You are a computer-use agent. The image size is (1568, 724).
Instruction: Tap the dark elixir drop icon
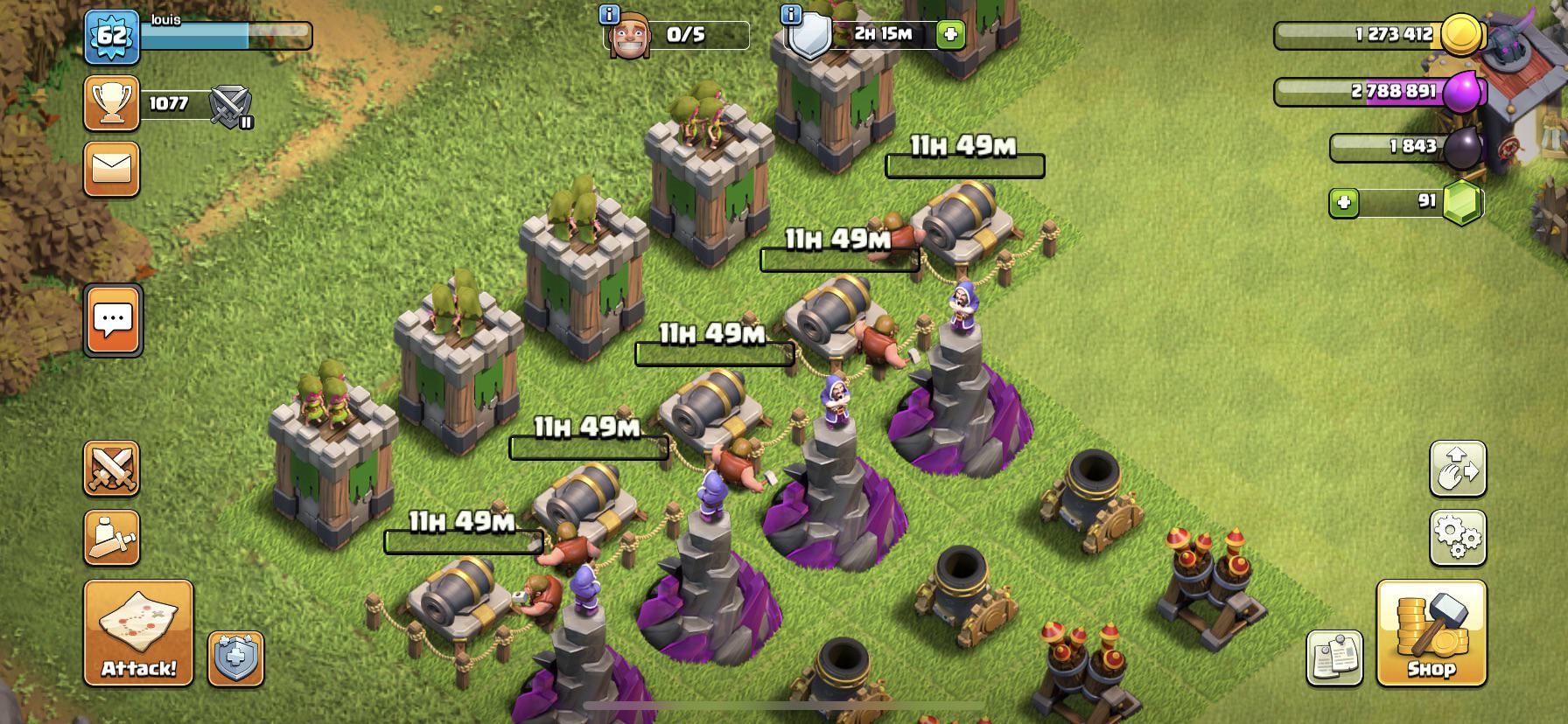(x=1461, y=147)
